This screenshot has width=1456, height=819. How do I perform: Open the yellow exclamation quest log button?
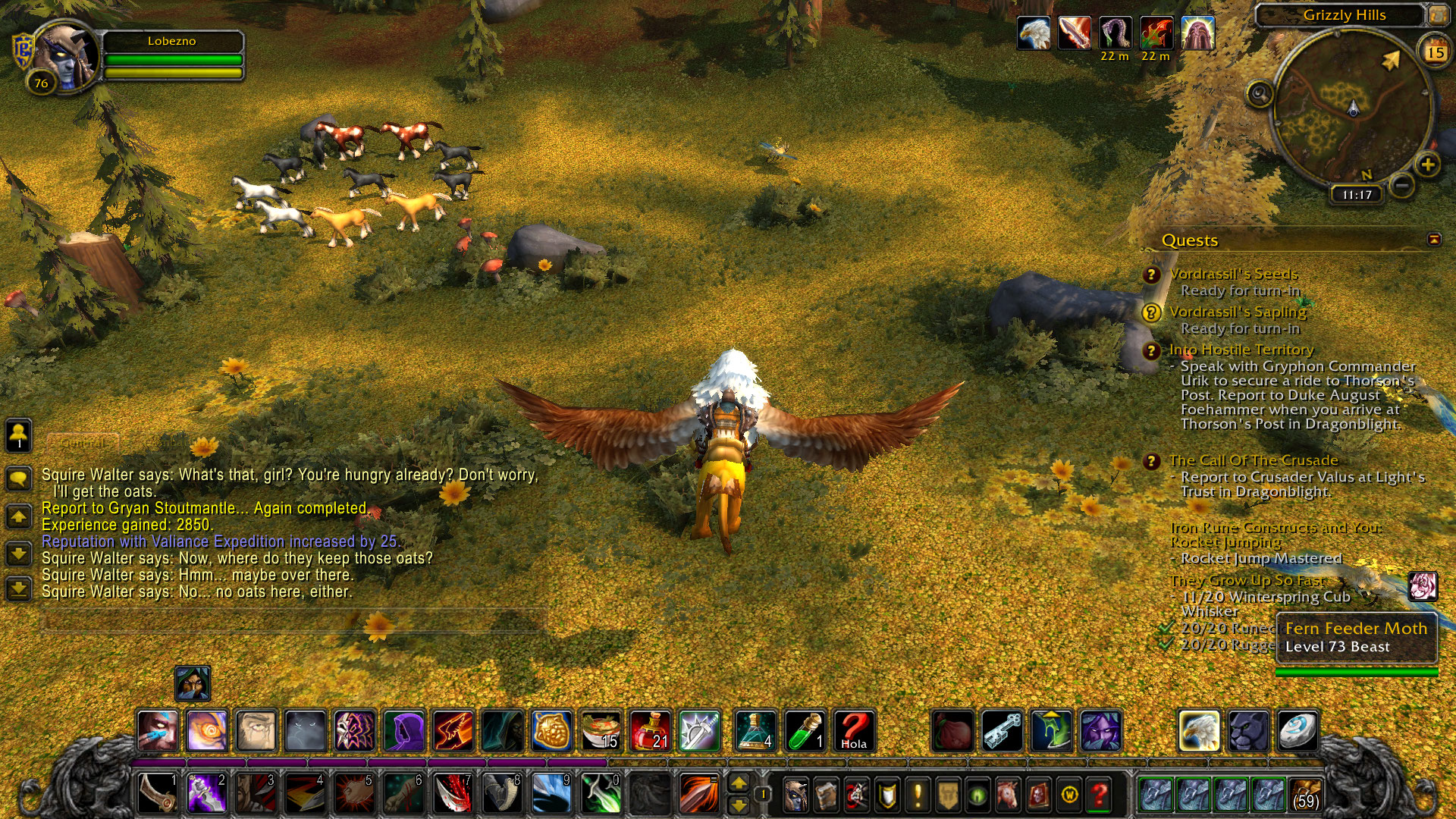click(x=918, y=795)
